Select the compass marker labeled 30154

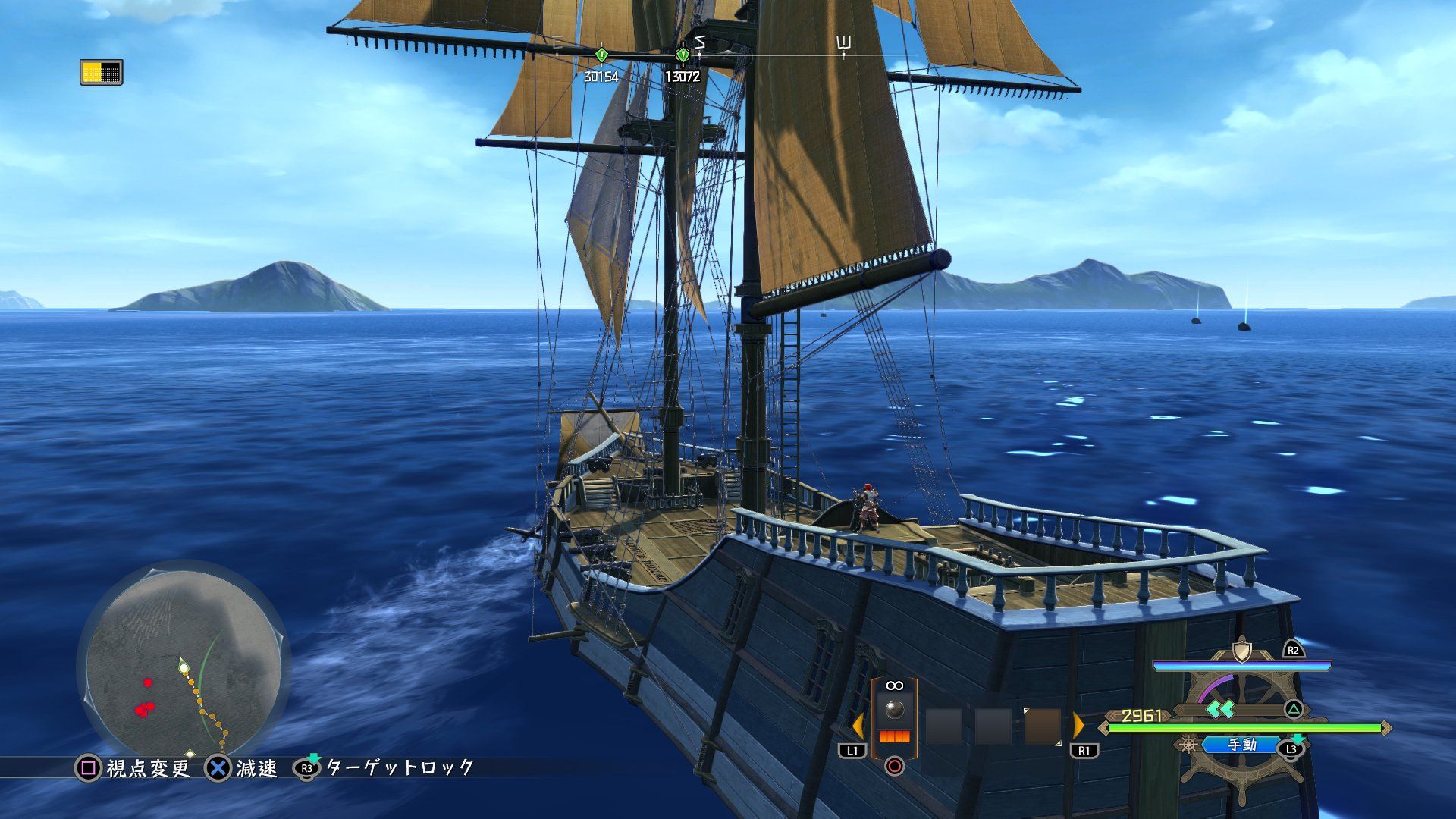coord(601,55)
